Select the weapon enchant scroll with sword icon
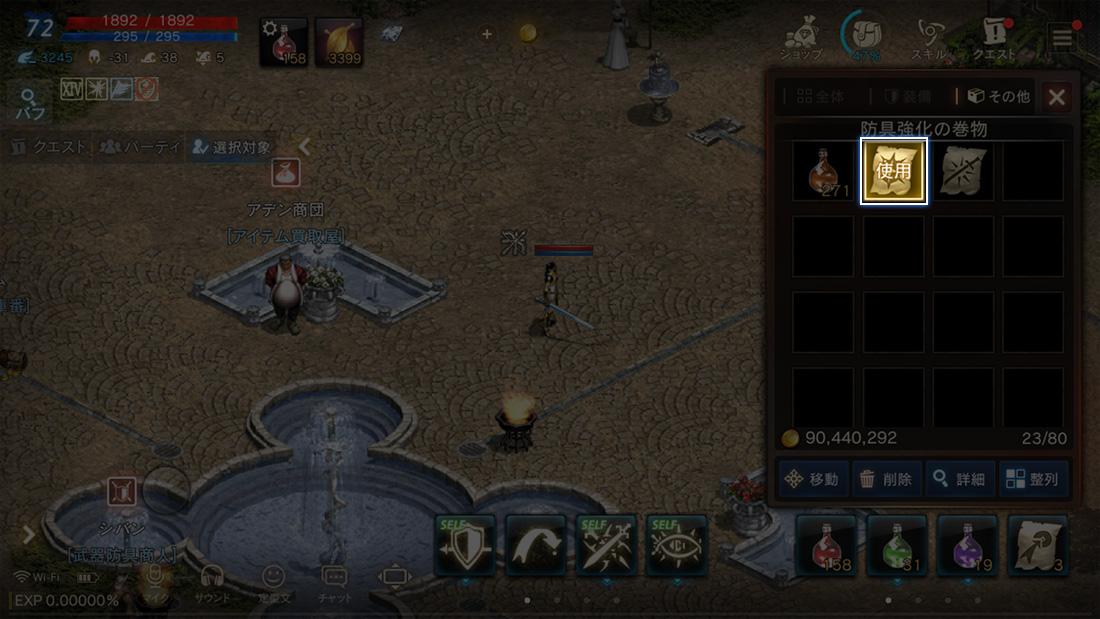The width and height of the screenshot is (1100, 619). point(964,171)
